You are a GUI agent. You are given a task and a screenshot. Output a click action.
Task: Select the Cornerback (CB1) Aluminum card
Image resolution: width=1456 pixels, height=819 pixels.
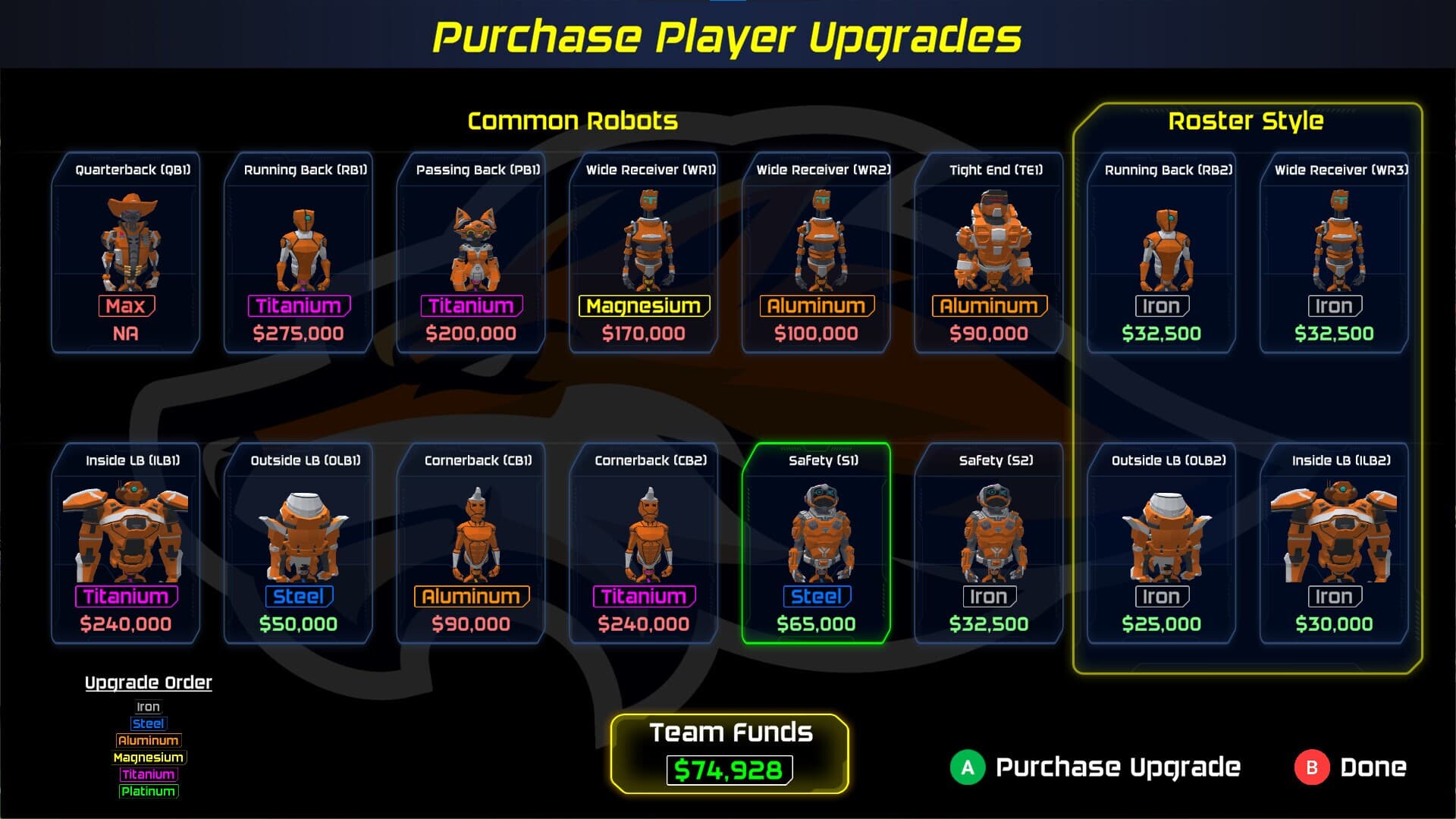[x=471, y=543]
